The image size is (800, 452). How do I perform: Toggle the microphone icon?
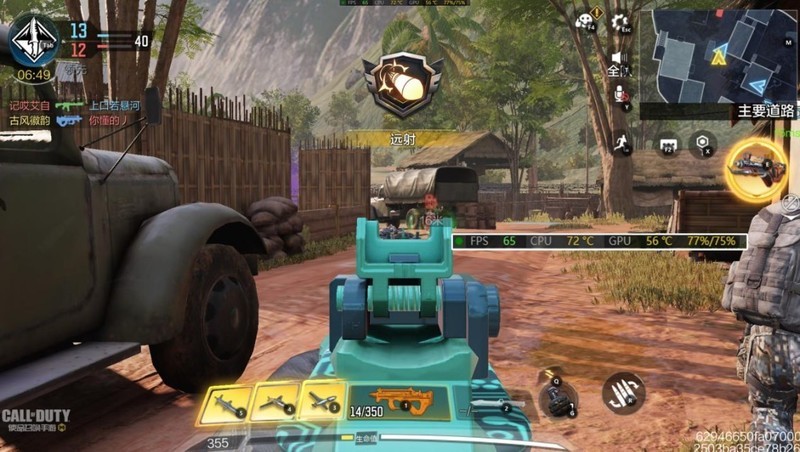point(620,94)
